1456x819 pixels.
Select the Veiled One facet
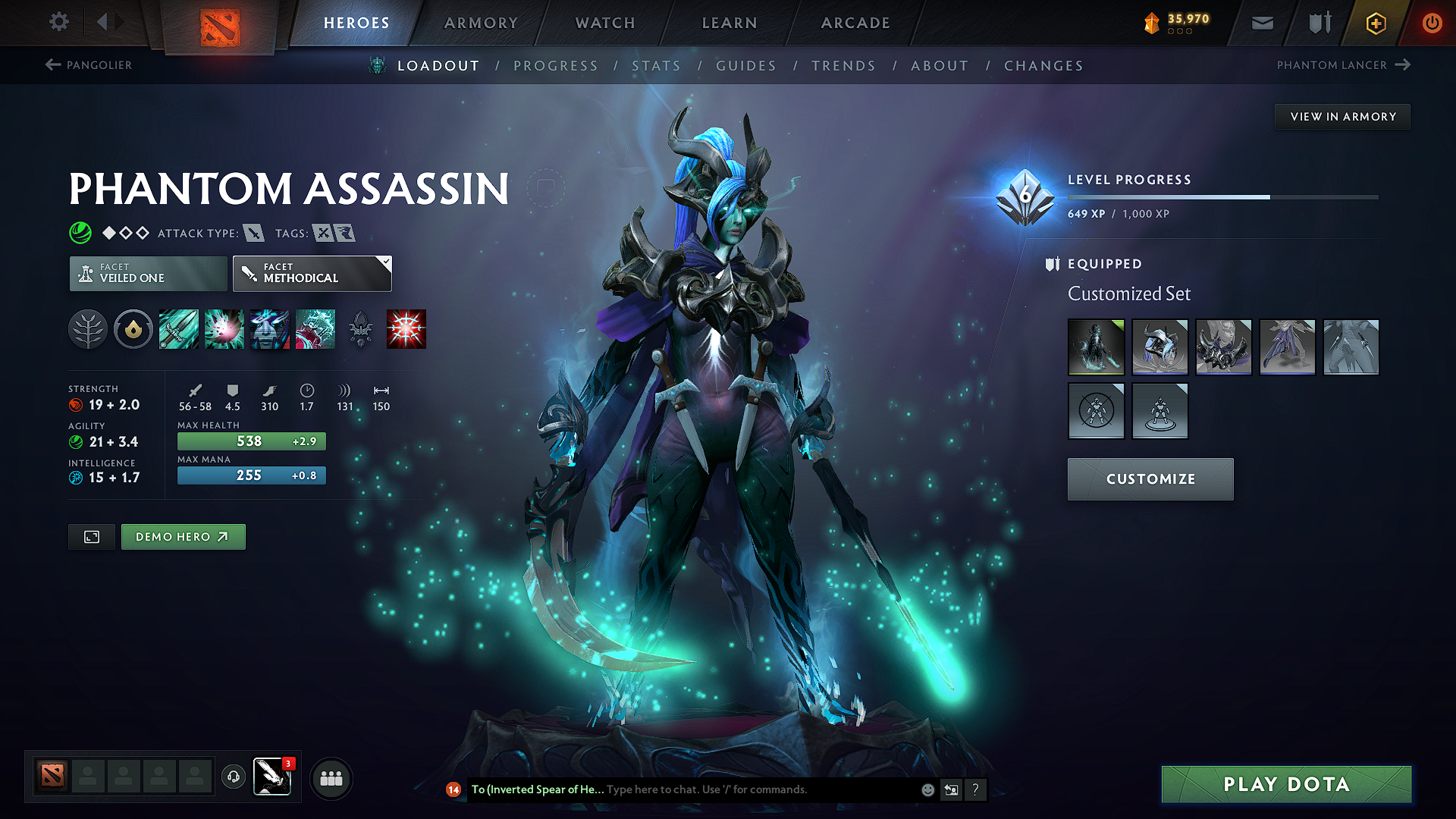pos(147,273)
